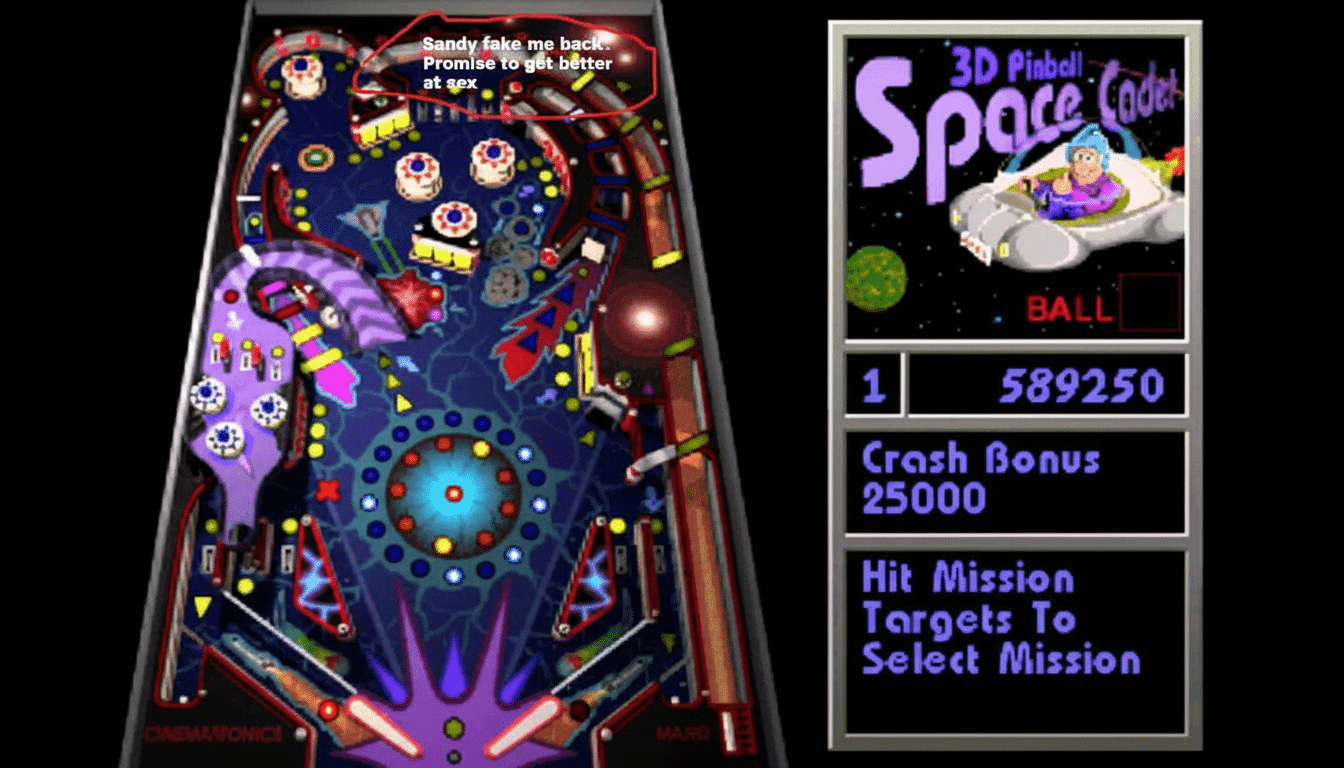Click the green planet beside the spaceship
This screenshot has width=1344, height=768.
[x=876, y=280]
